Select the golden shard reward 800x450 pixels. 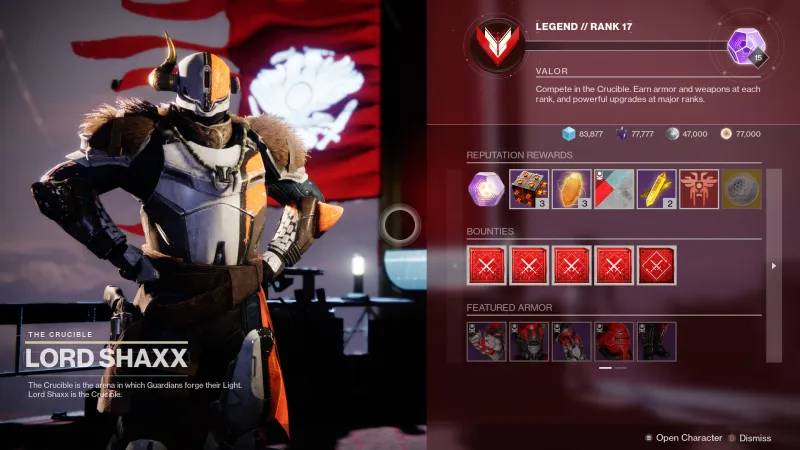(x=657, y=189)
